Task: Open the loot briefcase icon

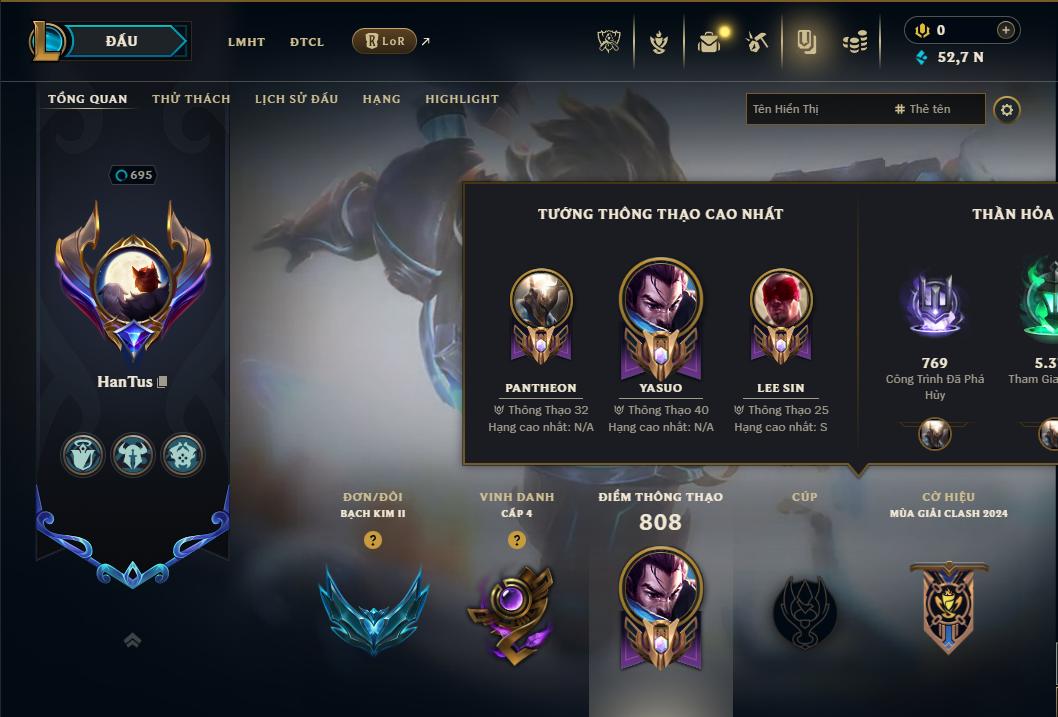Action: [709, 42]
